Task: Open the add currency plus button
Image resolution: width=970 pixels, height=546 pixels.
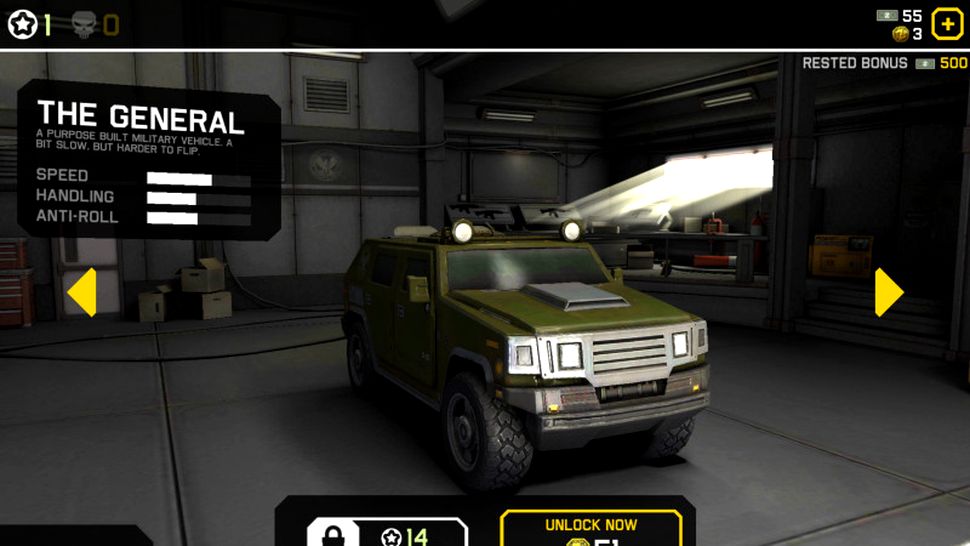Action: point(947,23)
